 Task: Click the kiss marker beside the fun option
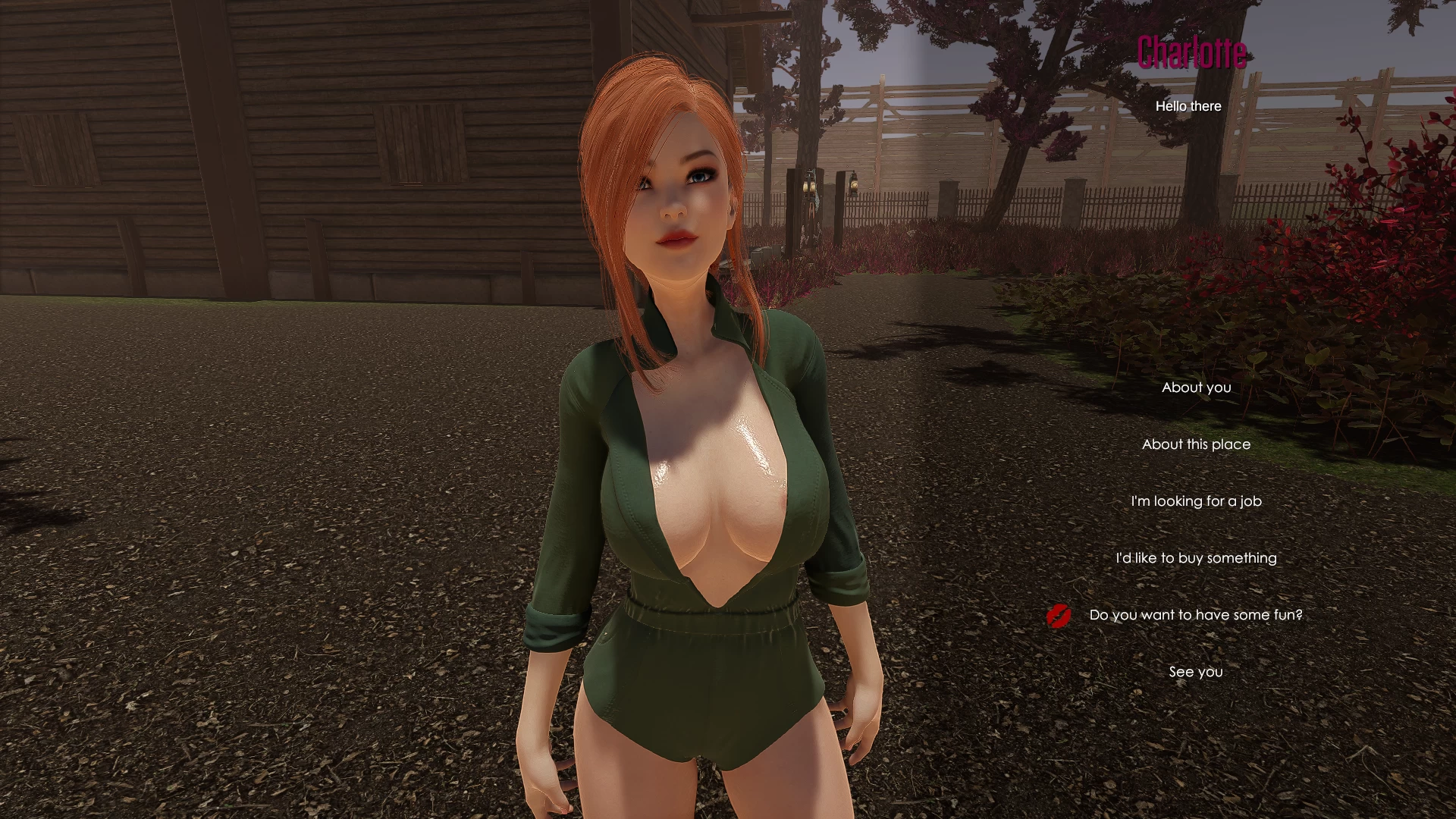pyautogui.click(x=1059, y=616)
